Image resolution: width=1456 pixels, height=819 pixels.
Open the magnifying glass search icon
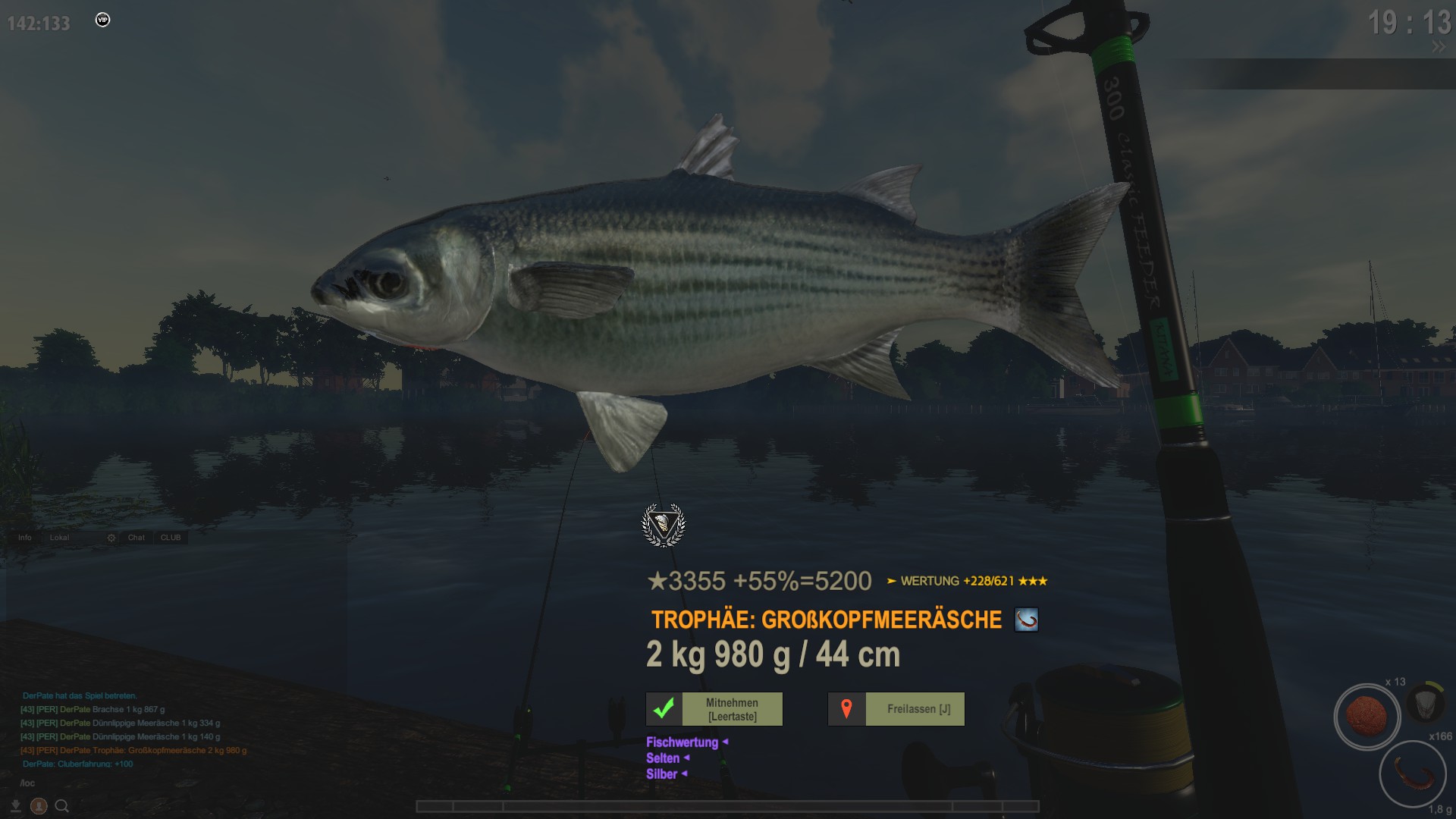[x=62, y=806]
